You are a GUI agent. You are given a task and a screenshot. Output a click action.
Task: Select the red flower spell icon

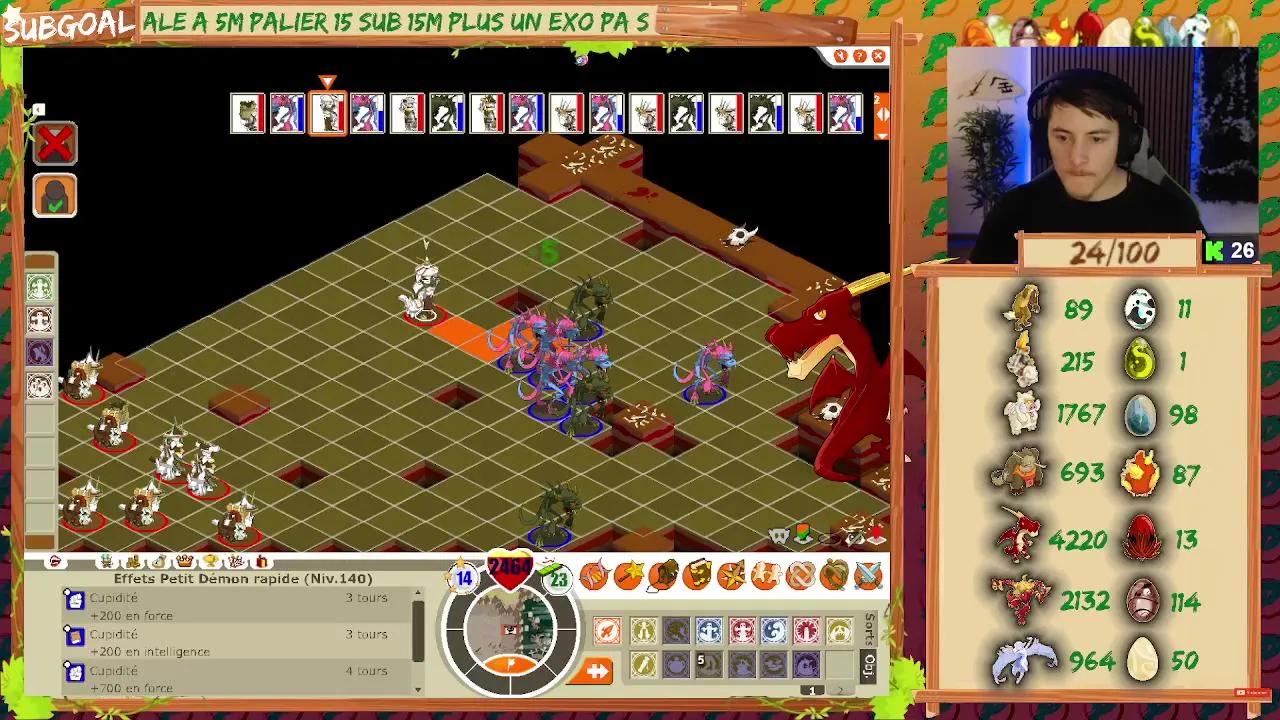tap(806, 630)
